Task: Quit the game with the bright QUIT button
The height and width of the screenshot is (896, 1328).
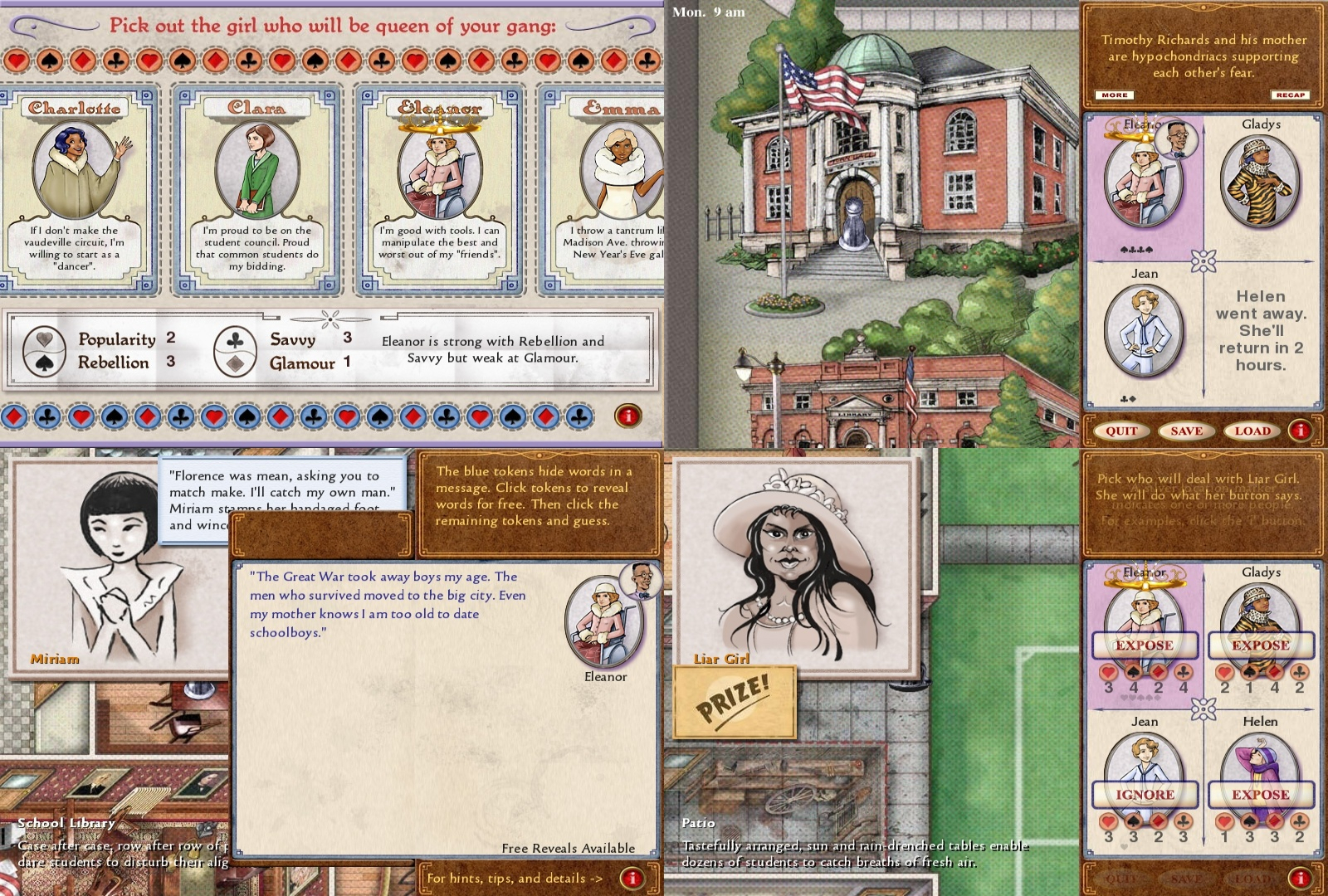Action: coord(1121,431)
